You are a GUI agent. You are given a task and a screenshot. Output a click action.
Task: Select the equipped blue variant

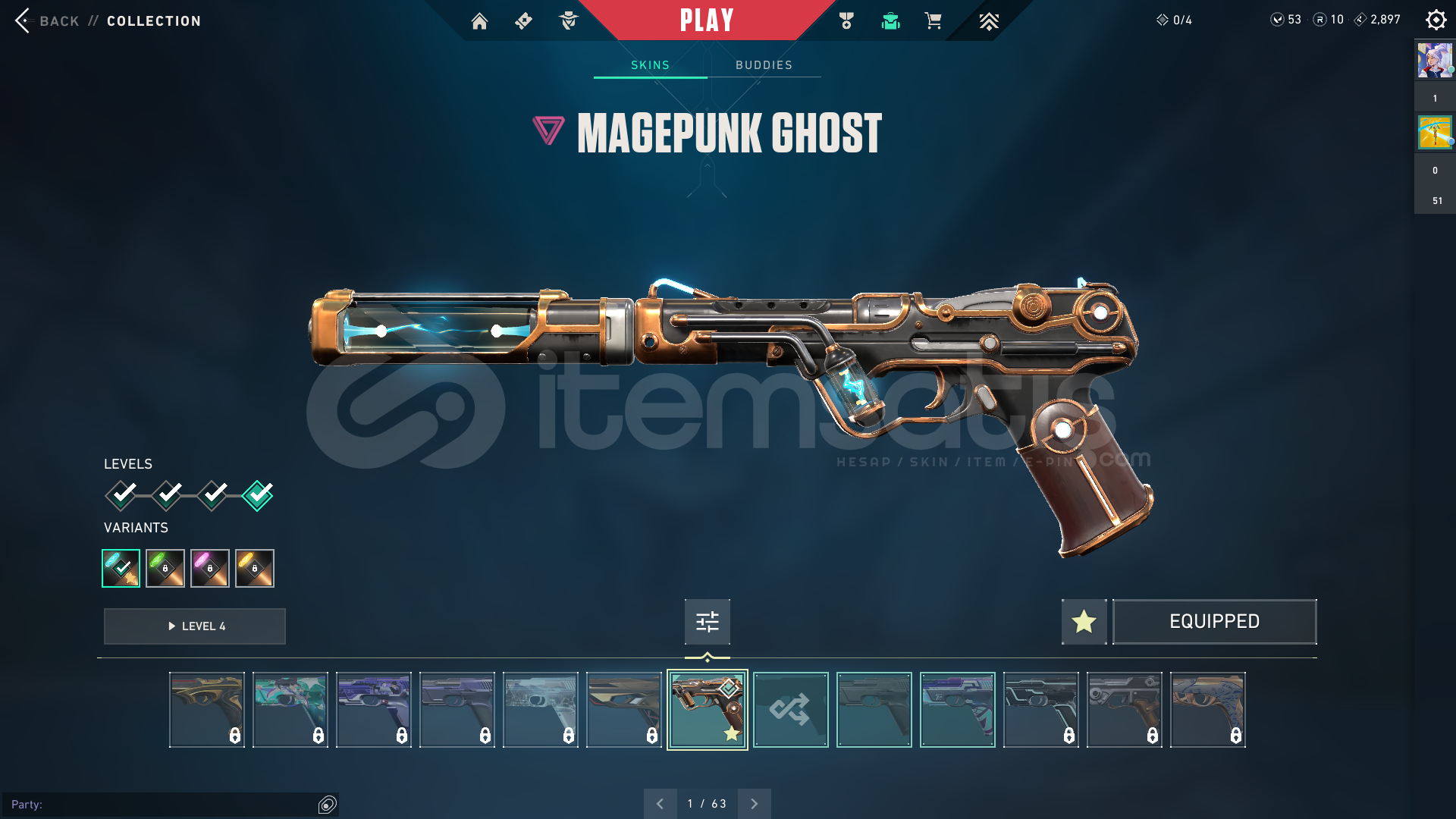coord(121,568)
